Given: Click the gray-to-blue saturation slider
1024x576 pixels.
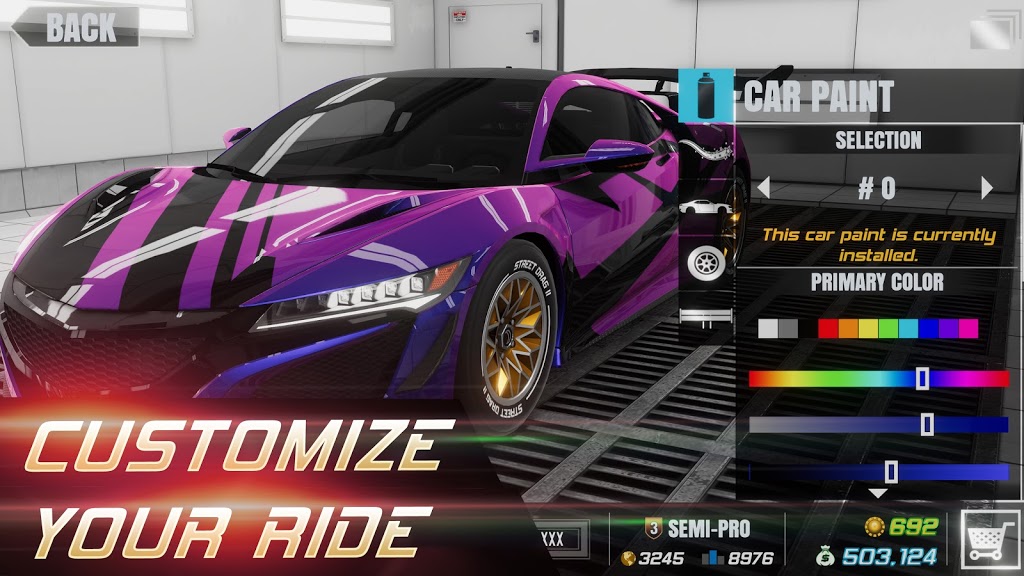Looking at the screenshot, I should coord(878,425).
